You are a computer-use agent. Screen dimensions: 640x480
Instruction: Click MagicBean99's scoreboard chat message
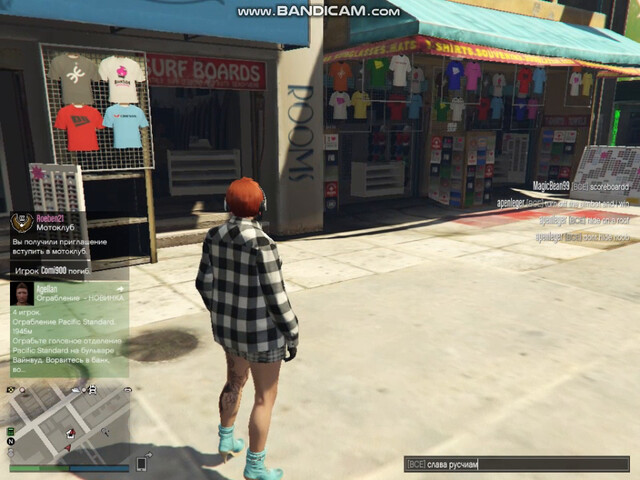580,186
